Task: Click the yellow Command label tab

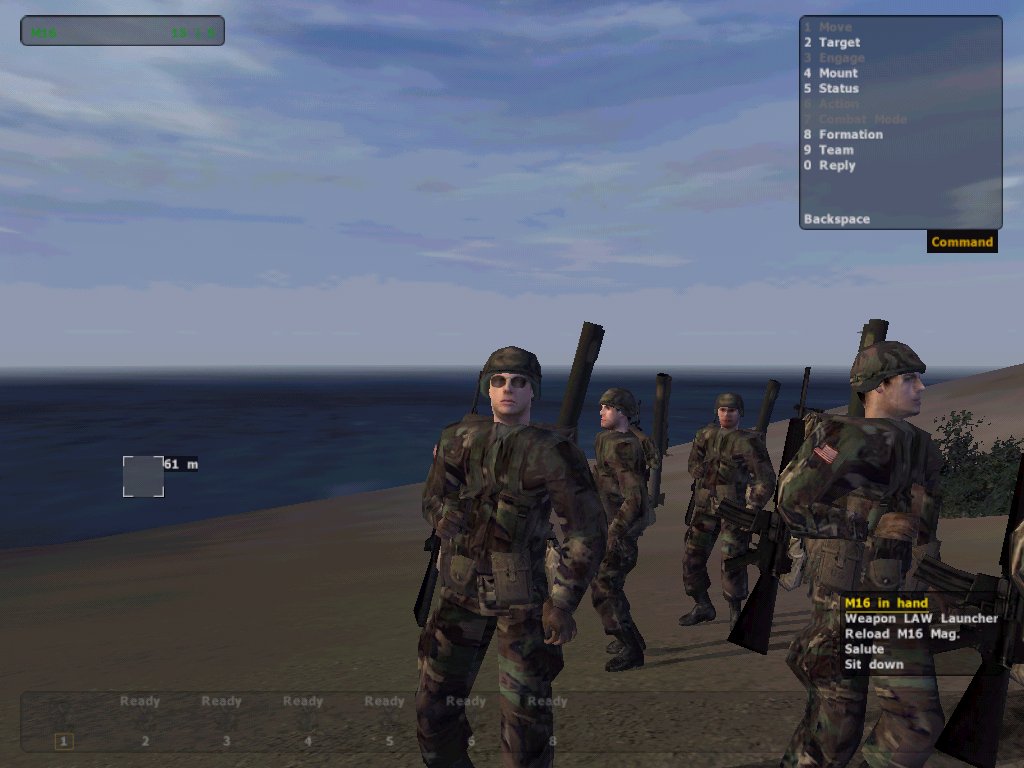Action: pyautogui.click(x=962, y=242)
